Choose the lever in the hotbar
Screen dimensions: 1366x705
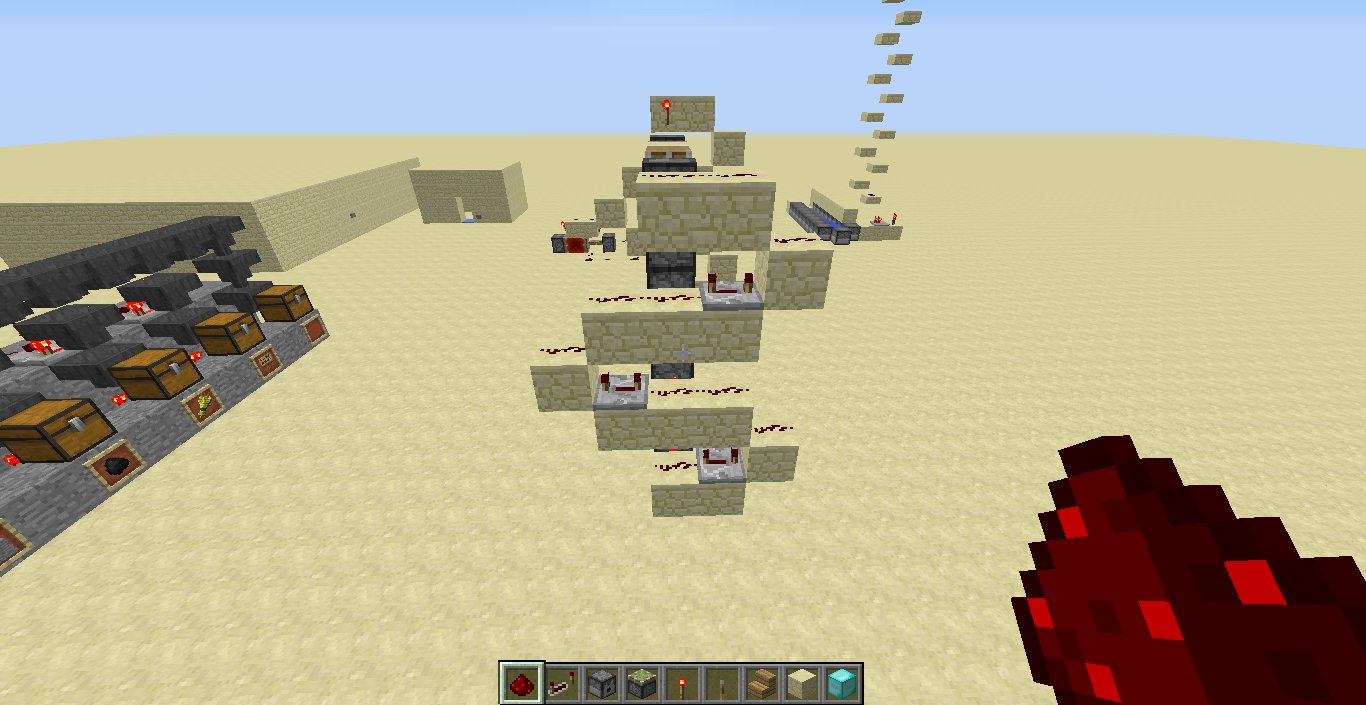[x=722, y=683]
